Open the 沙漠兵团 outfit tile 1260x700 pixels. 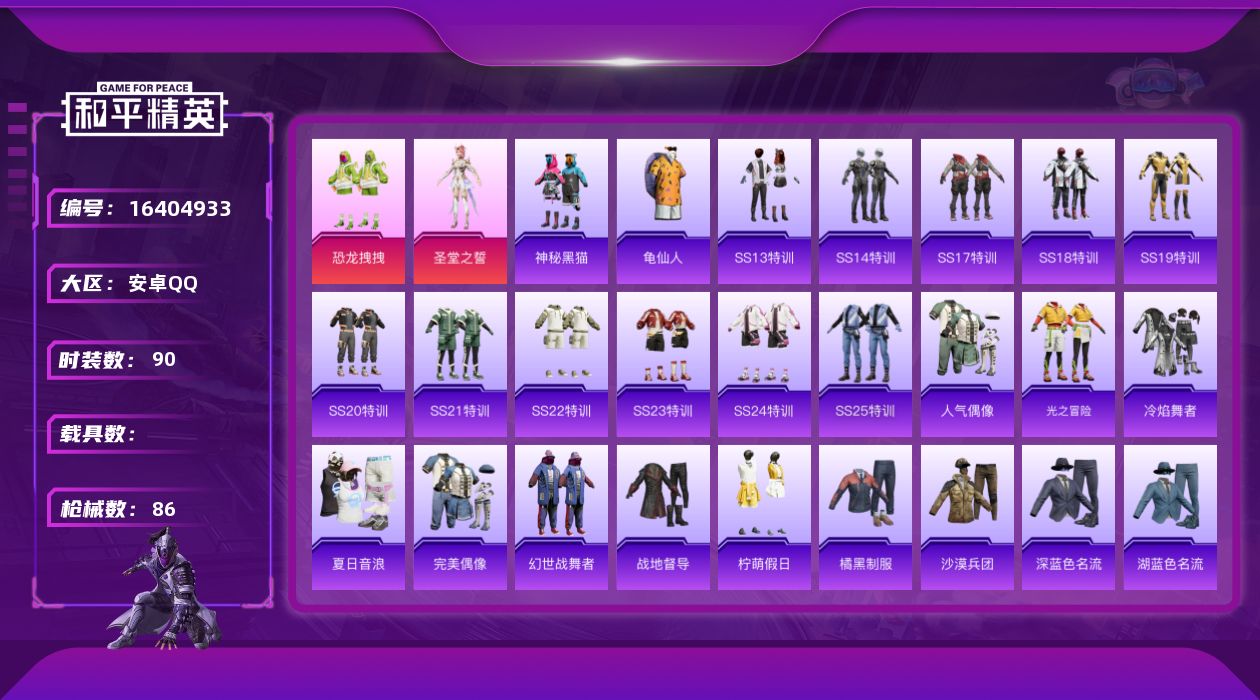(967, 517)
